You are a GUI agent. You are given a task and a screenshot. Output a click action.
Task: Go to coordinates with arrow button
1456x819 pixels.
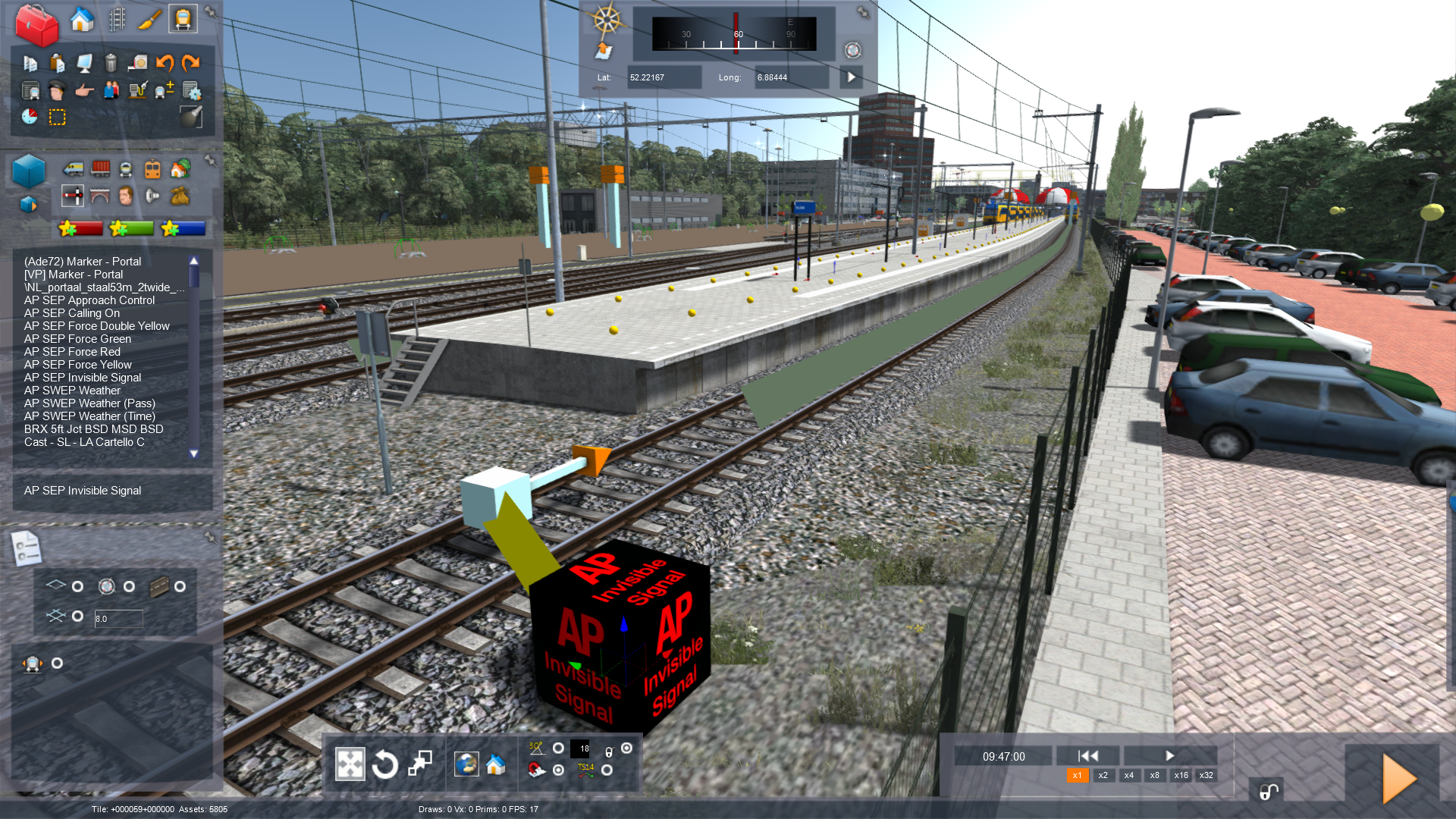[x=852, y=77]
